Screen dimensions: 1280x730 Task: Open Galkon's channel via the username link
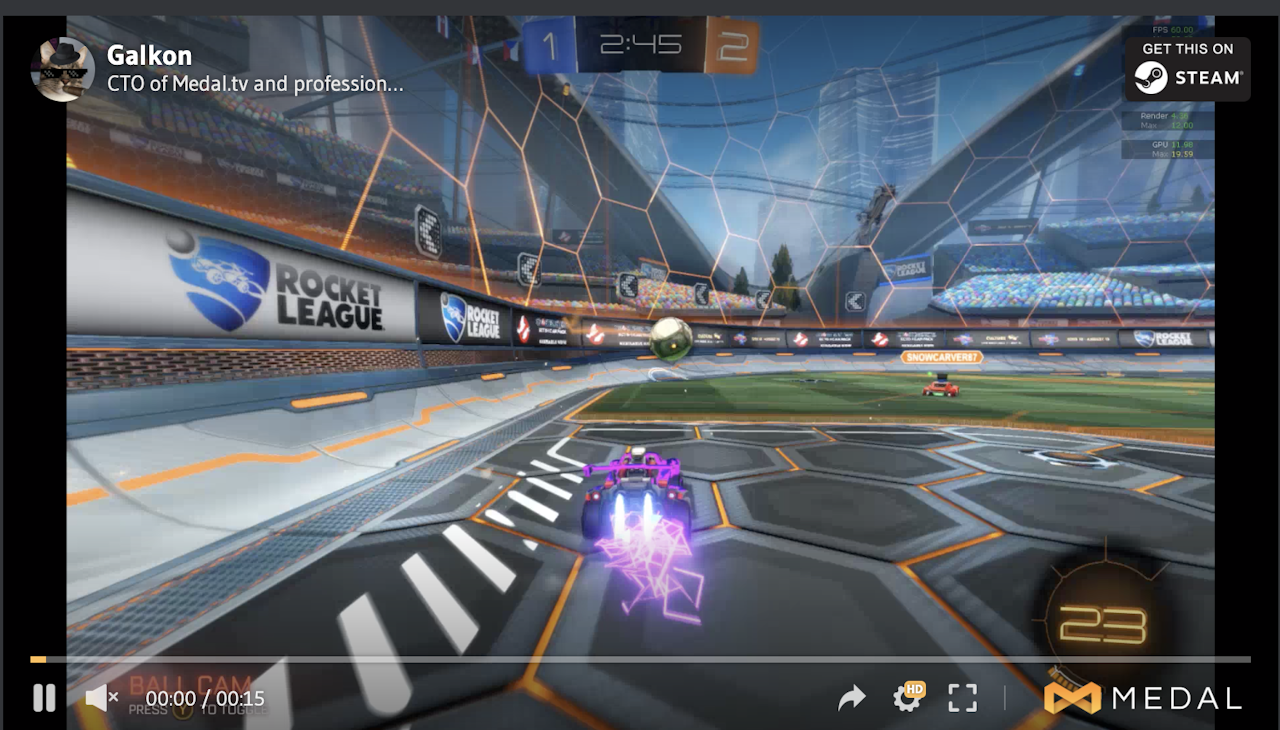[x=148, y=56]
